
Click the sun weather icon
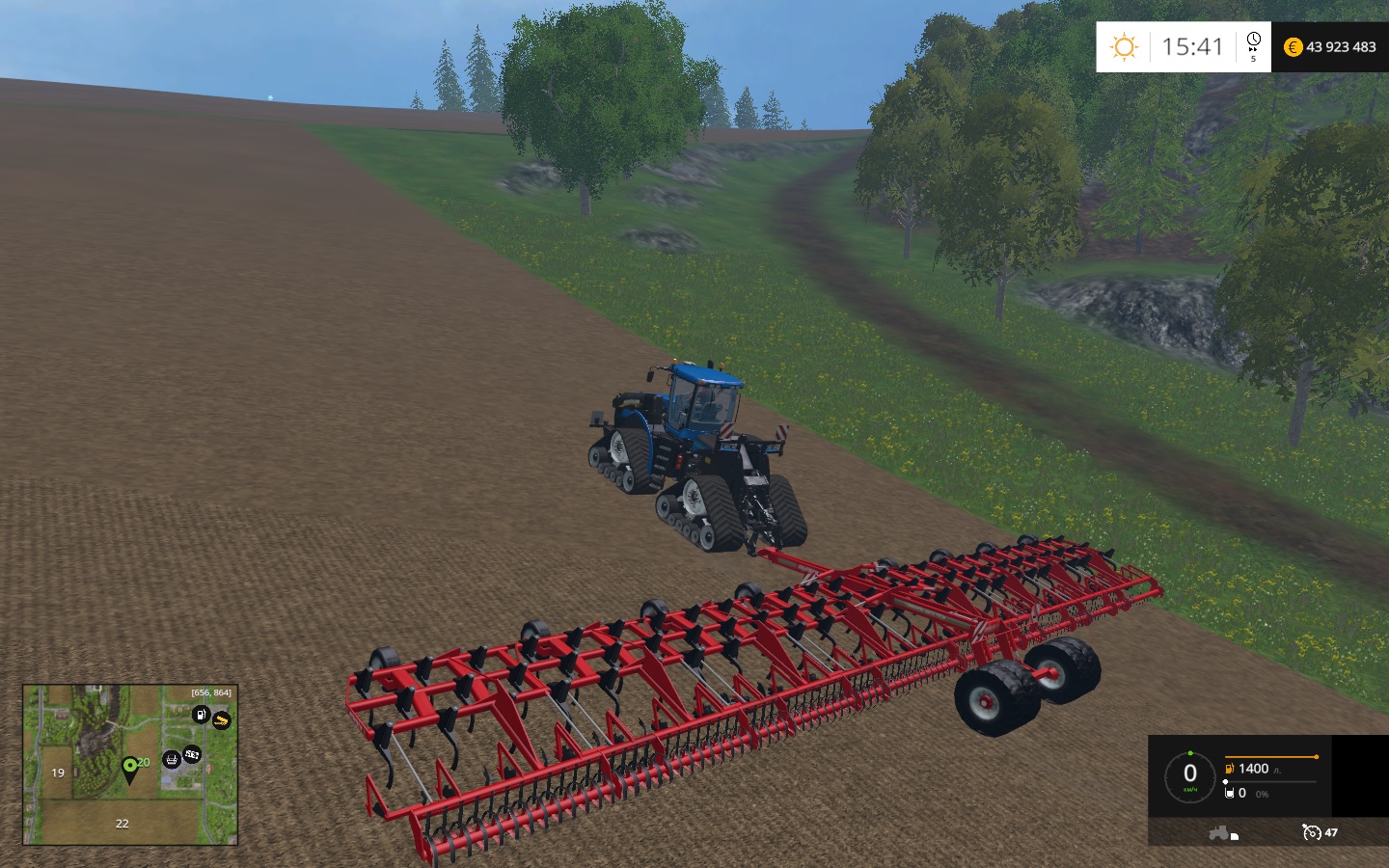click(x=1124, y=47)
